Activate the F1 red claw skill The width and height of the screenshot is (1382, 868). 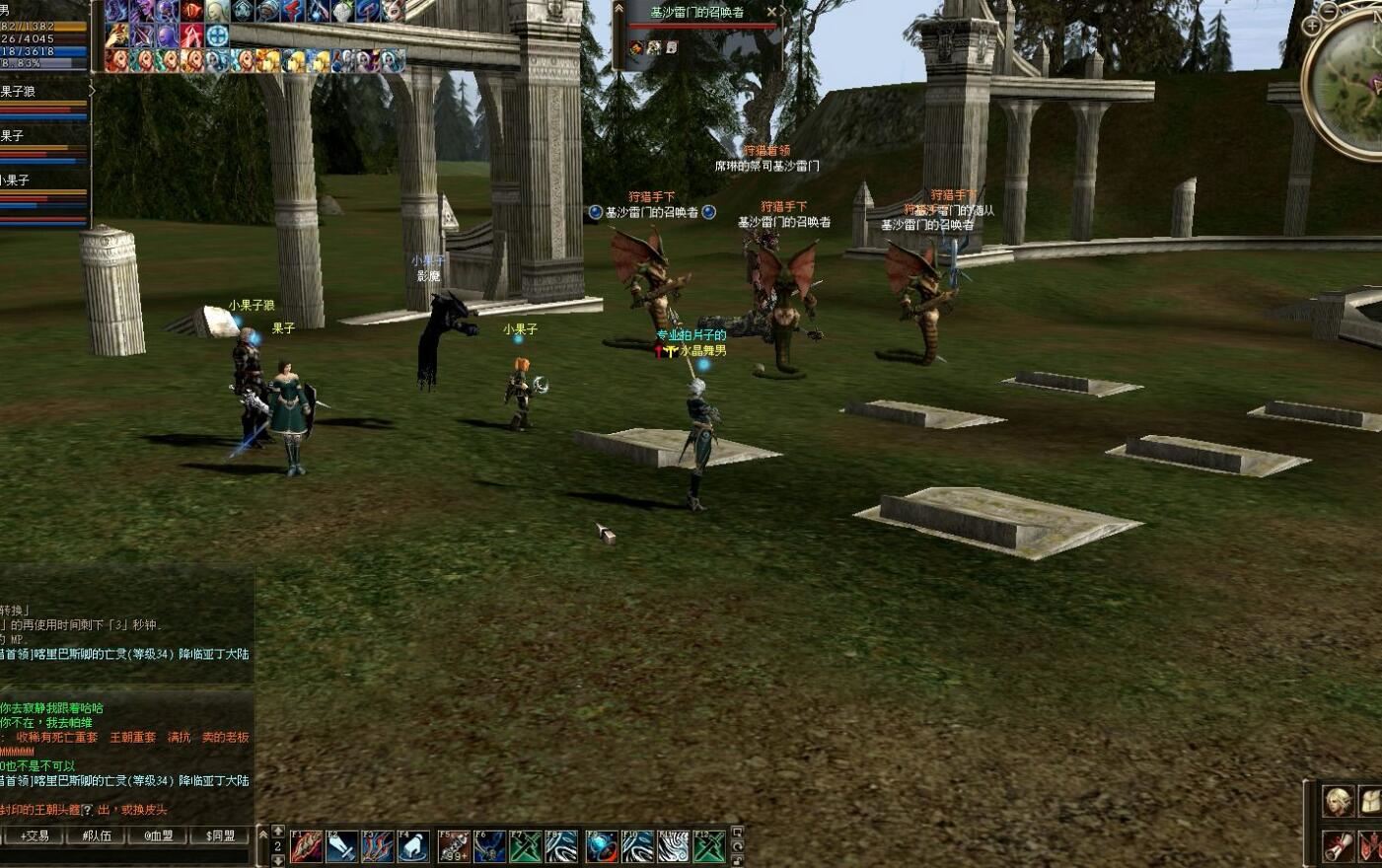[306, 846]
